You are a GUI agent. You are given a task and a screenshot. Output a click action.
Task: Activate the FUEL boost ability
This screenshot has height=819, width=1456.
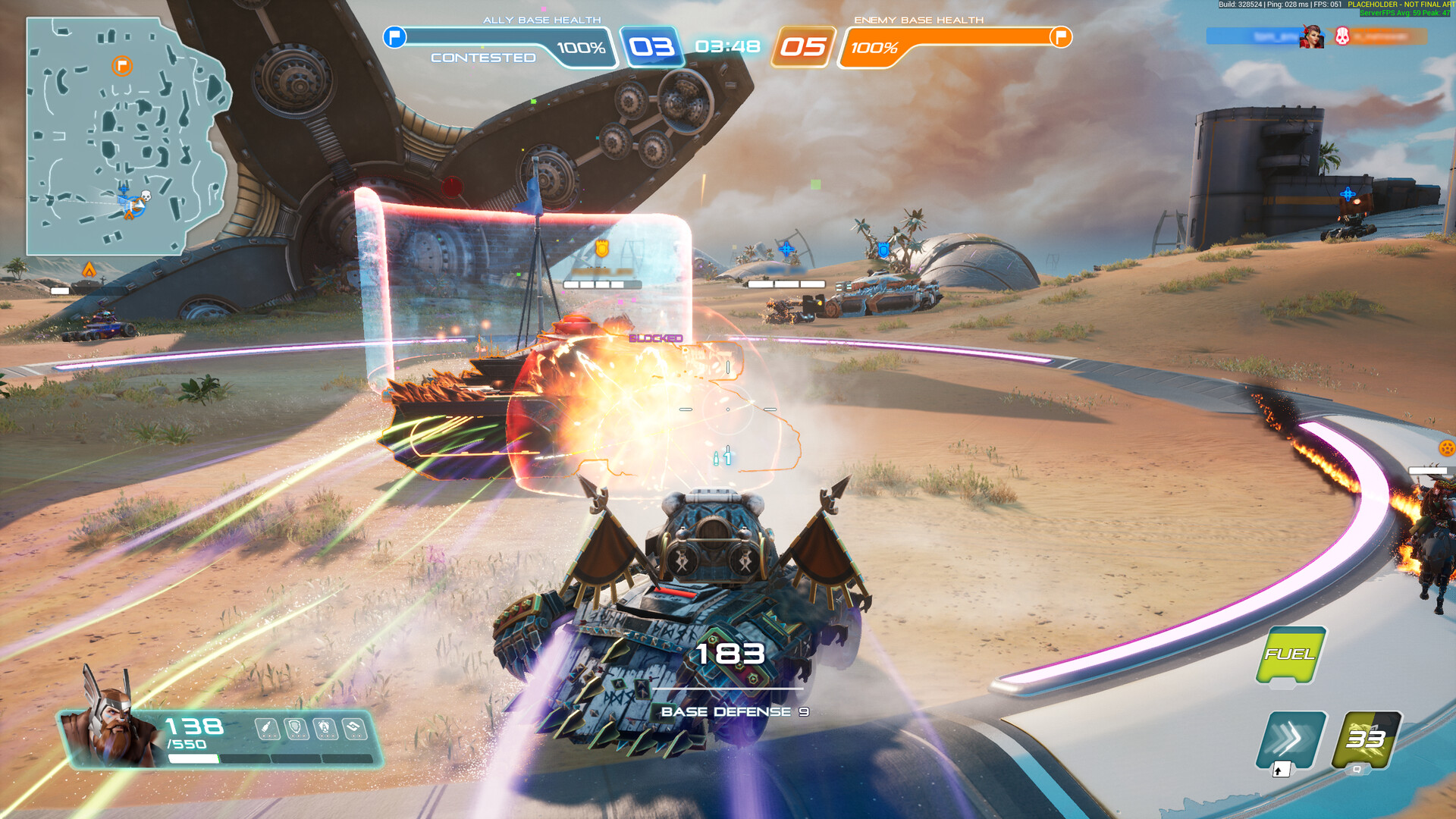pos(1290,654)
